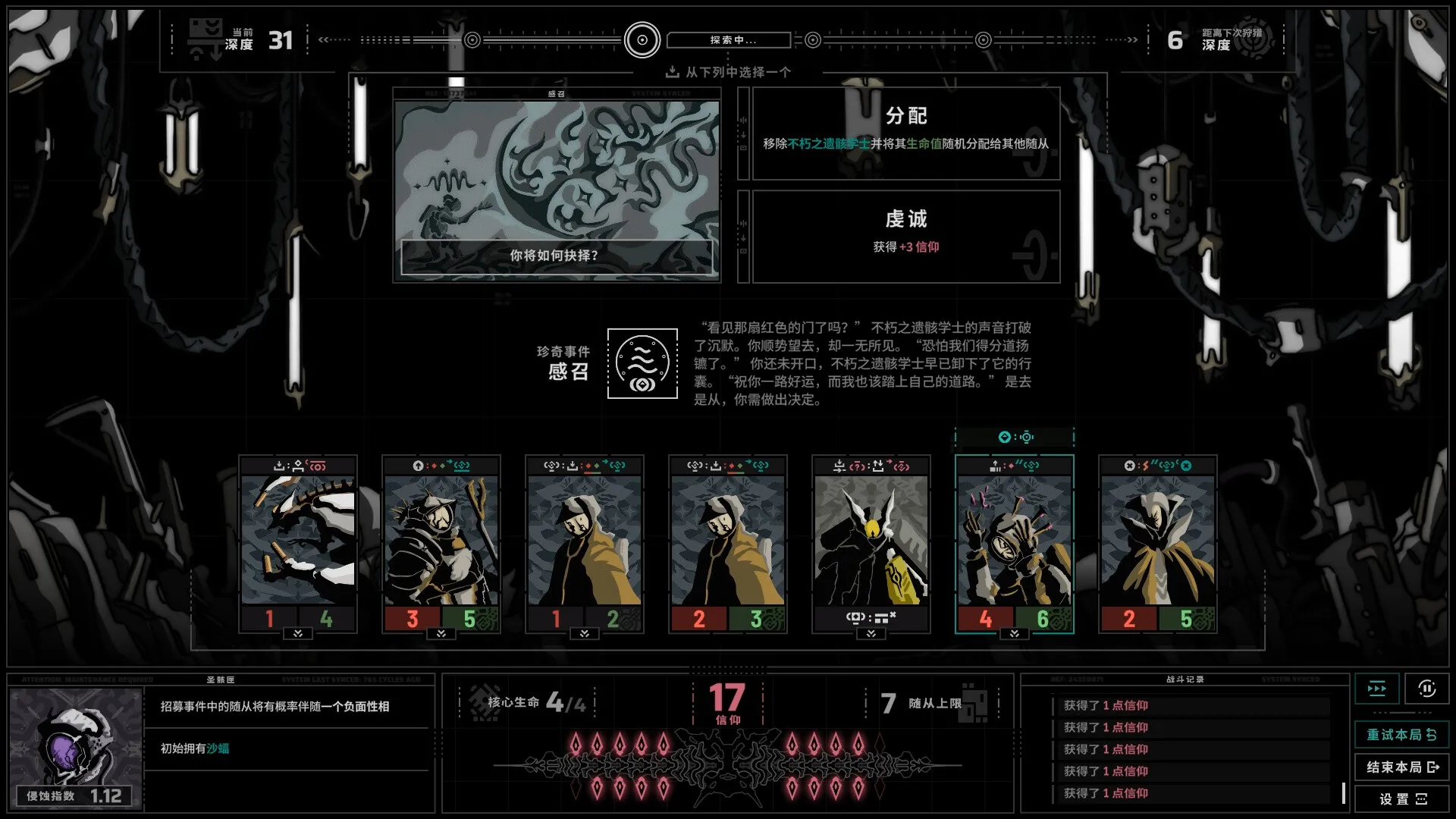1456x819 pixels.
Task: Click the download icon above the skeletal beast card
Action: pyautogui.click(x=278, y=466)
